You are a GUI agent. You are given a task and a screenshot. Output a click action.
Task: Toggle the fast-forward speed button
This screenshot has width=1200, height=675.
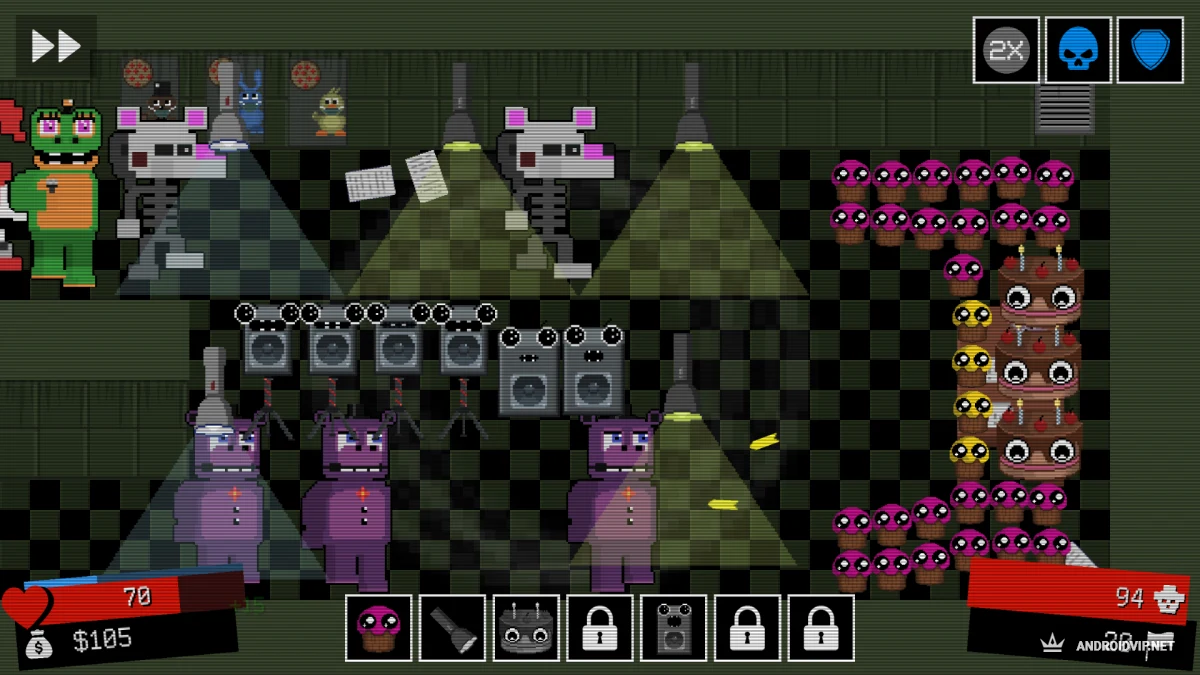56,46
